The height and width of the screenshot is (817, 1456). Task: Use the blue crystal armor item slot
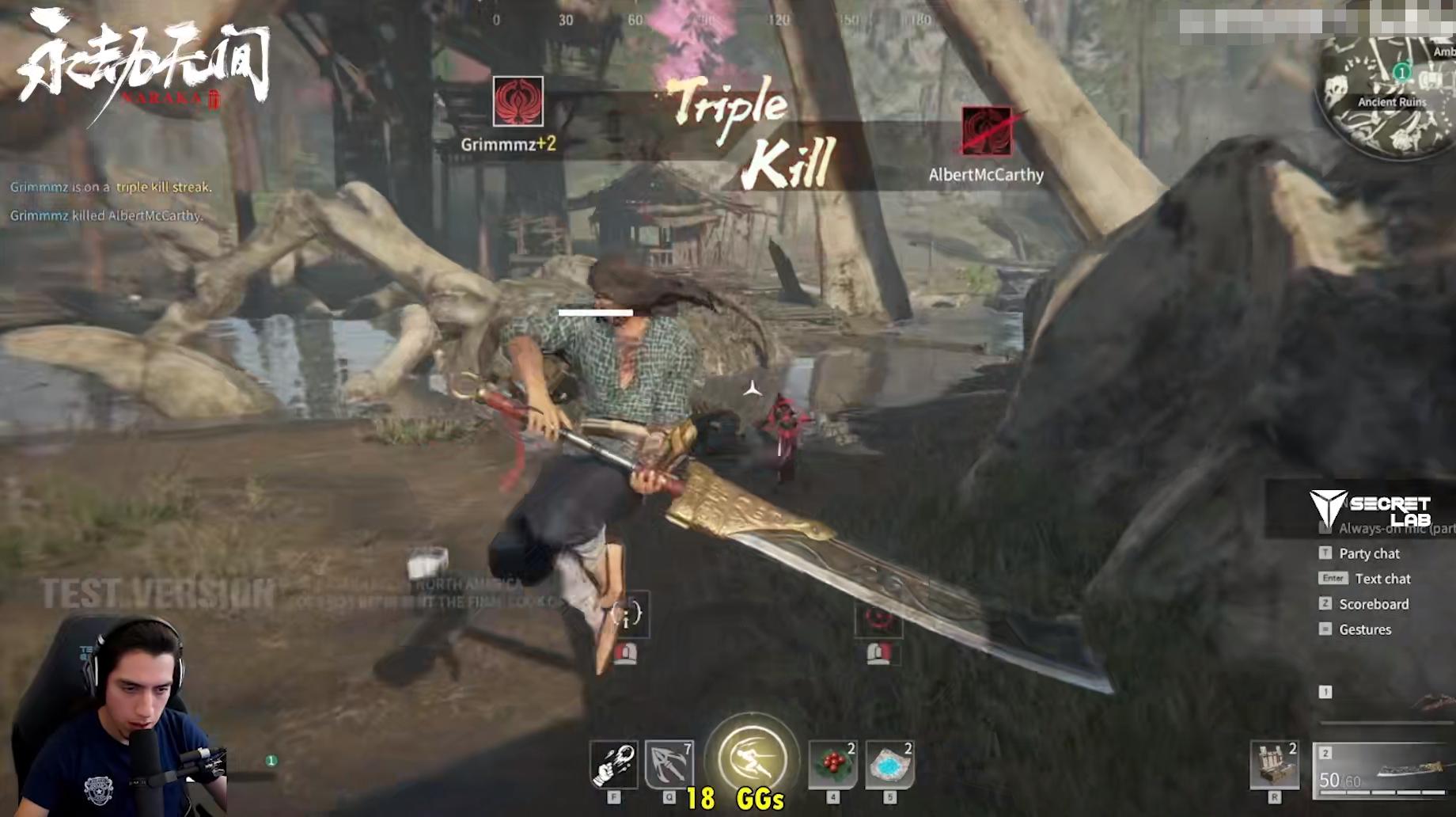point(890,765)
